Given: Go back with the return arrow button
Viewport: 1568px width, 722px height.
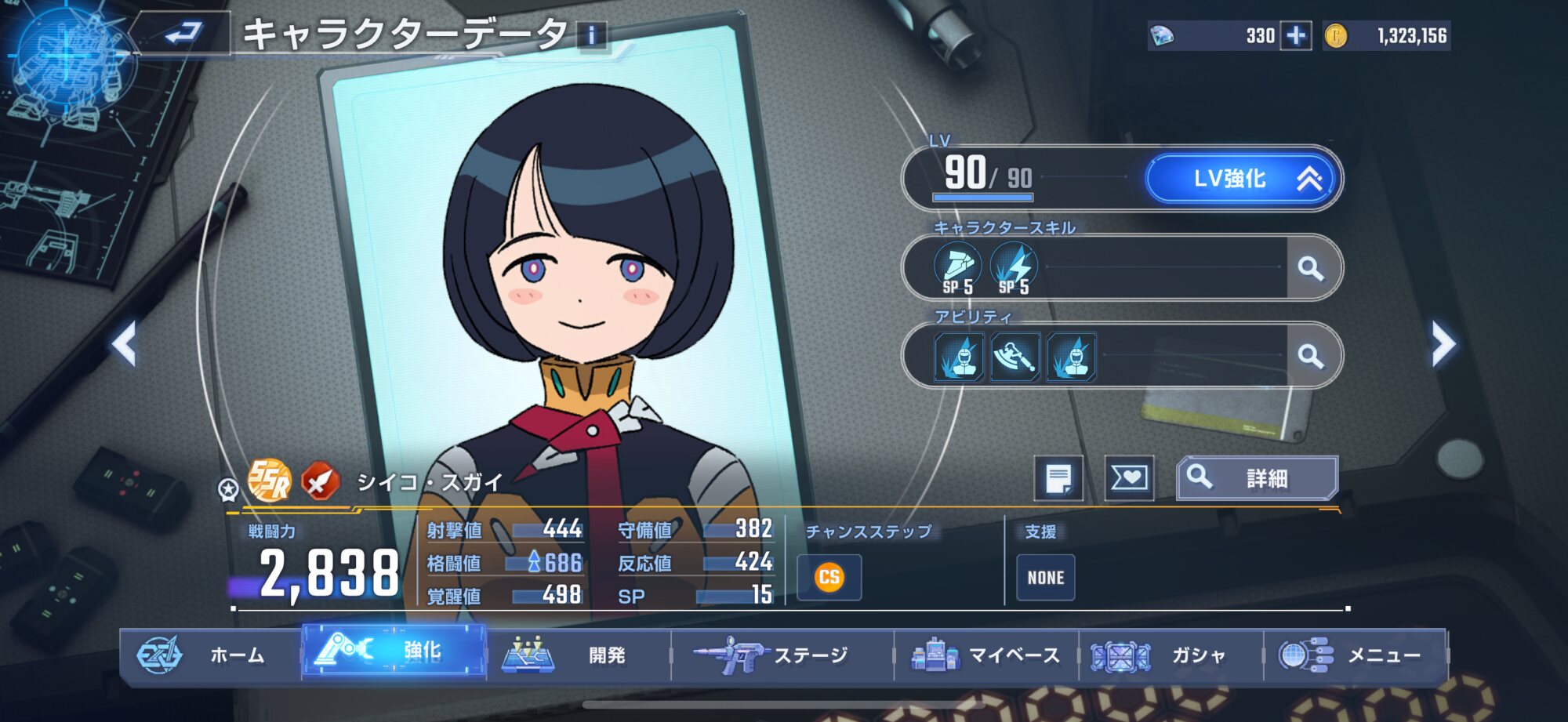Looking at the screenshot, I should (x=183, y=34).
